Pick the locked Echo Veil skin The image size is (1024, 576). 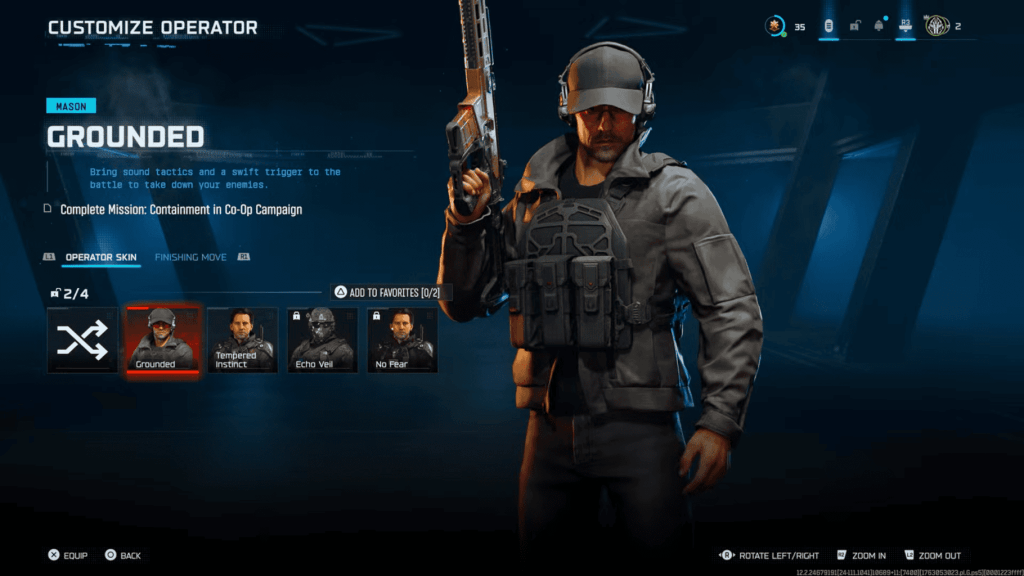(322, 340)
